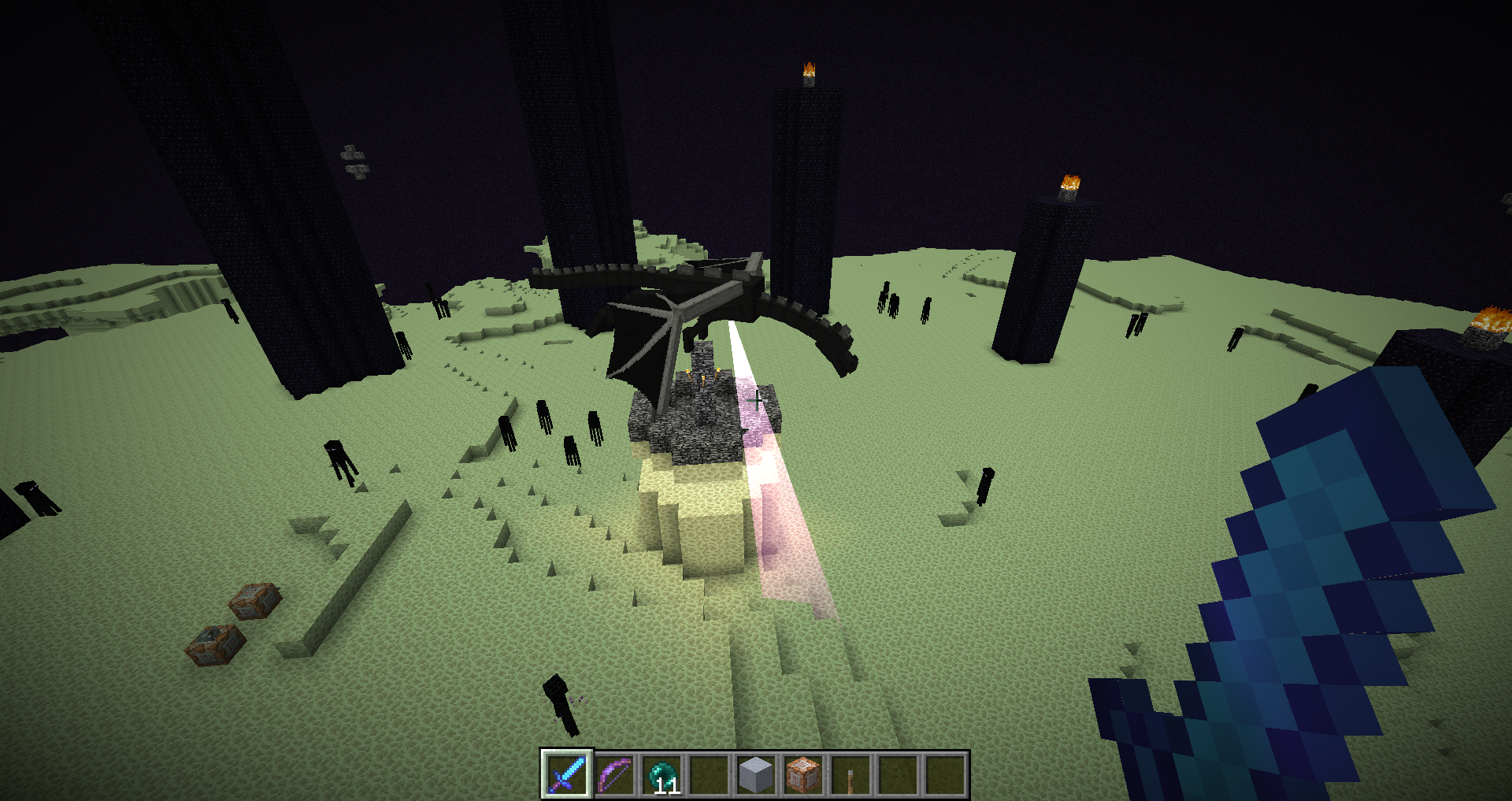Viewport: 1512px width, 801px height.
Task: Pick the ender pearl stack slot
Action: (661, 774)
